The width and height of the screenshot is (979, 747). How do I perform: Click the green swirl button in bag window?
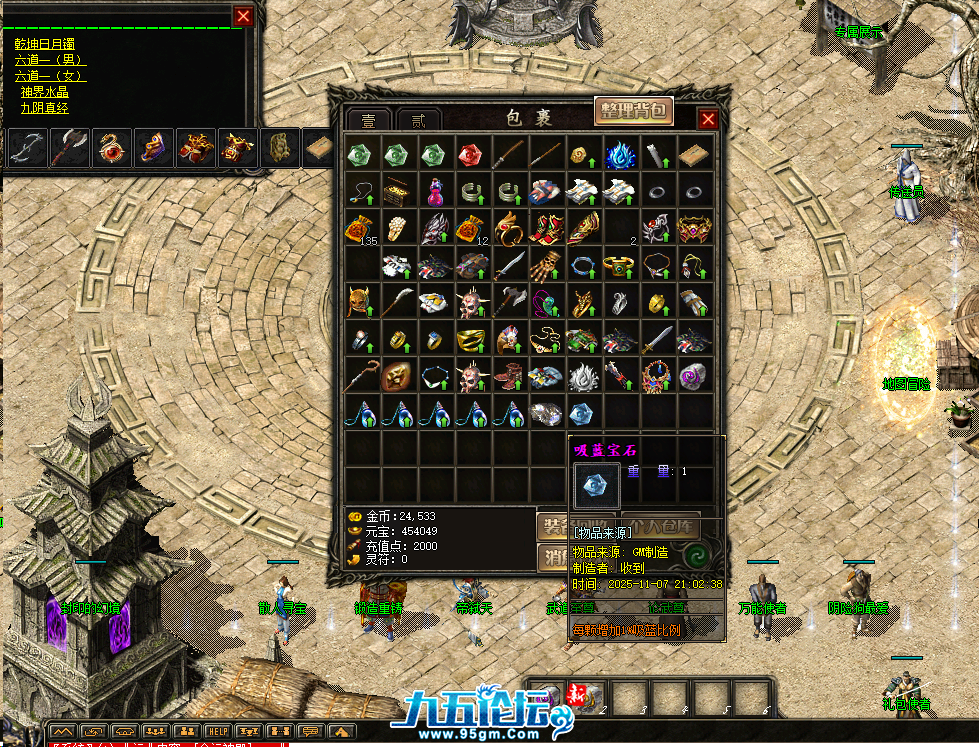pyautogui.click(x=694, y=553)
